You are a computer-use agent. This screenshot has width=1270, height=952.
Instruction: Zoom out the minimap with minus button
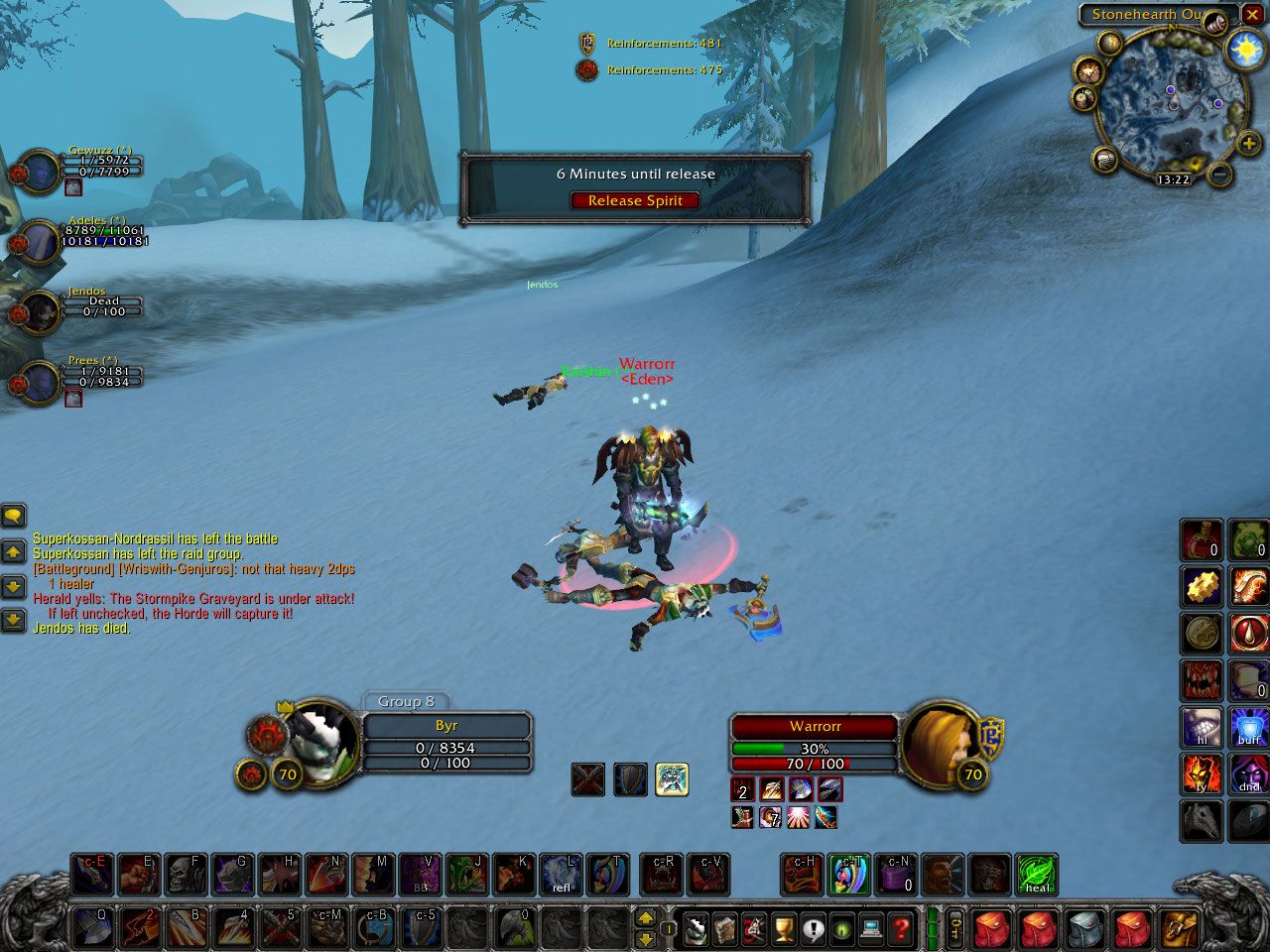point(1221,175)
